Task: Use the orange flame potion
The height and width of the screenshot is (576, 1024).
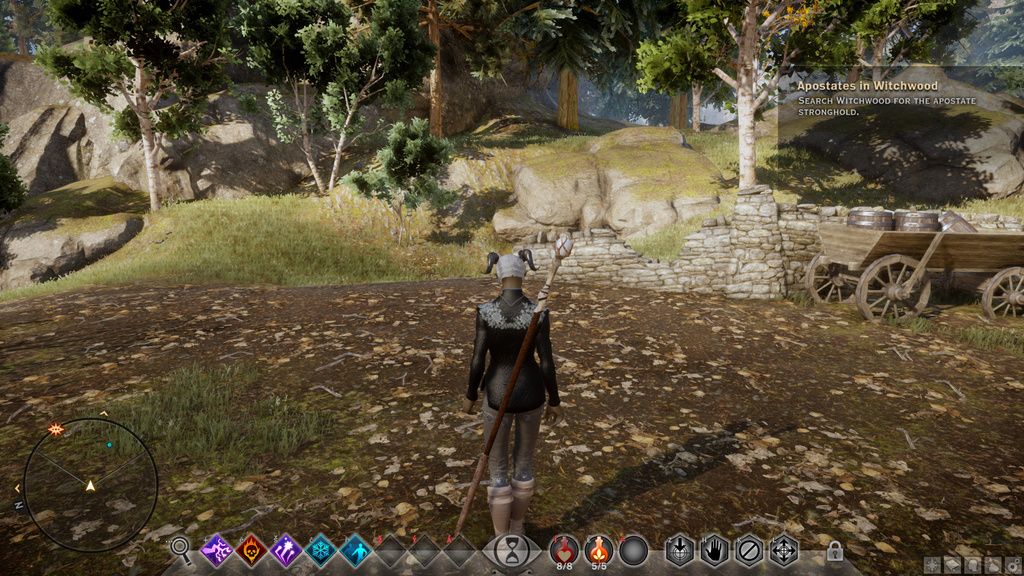Action: (x=599, y=549)
